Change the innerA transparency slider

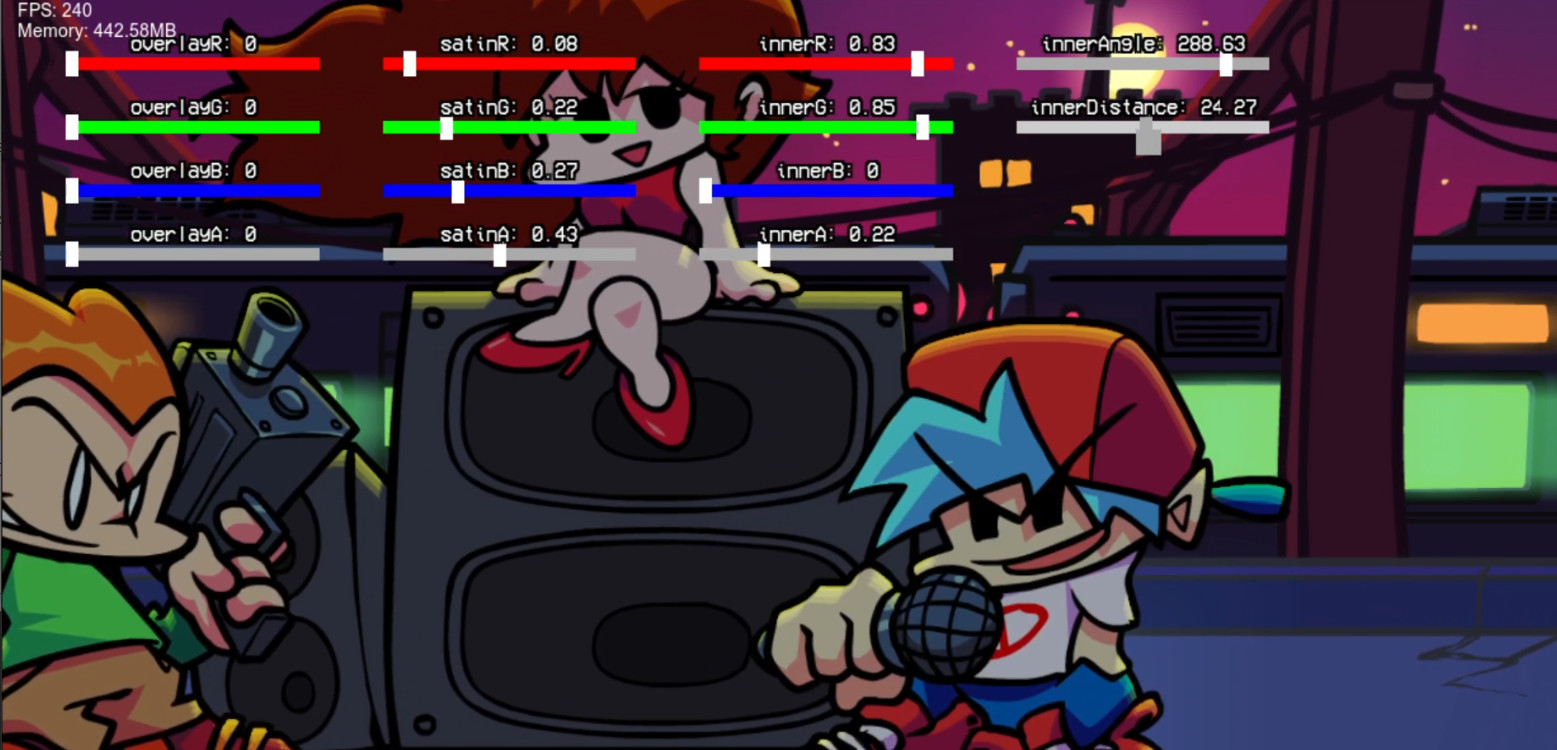pyautogui.click(x=765, y=254)
